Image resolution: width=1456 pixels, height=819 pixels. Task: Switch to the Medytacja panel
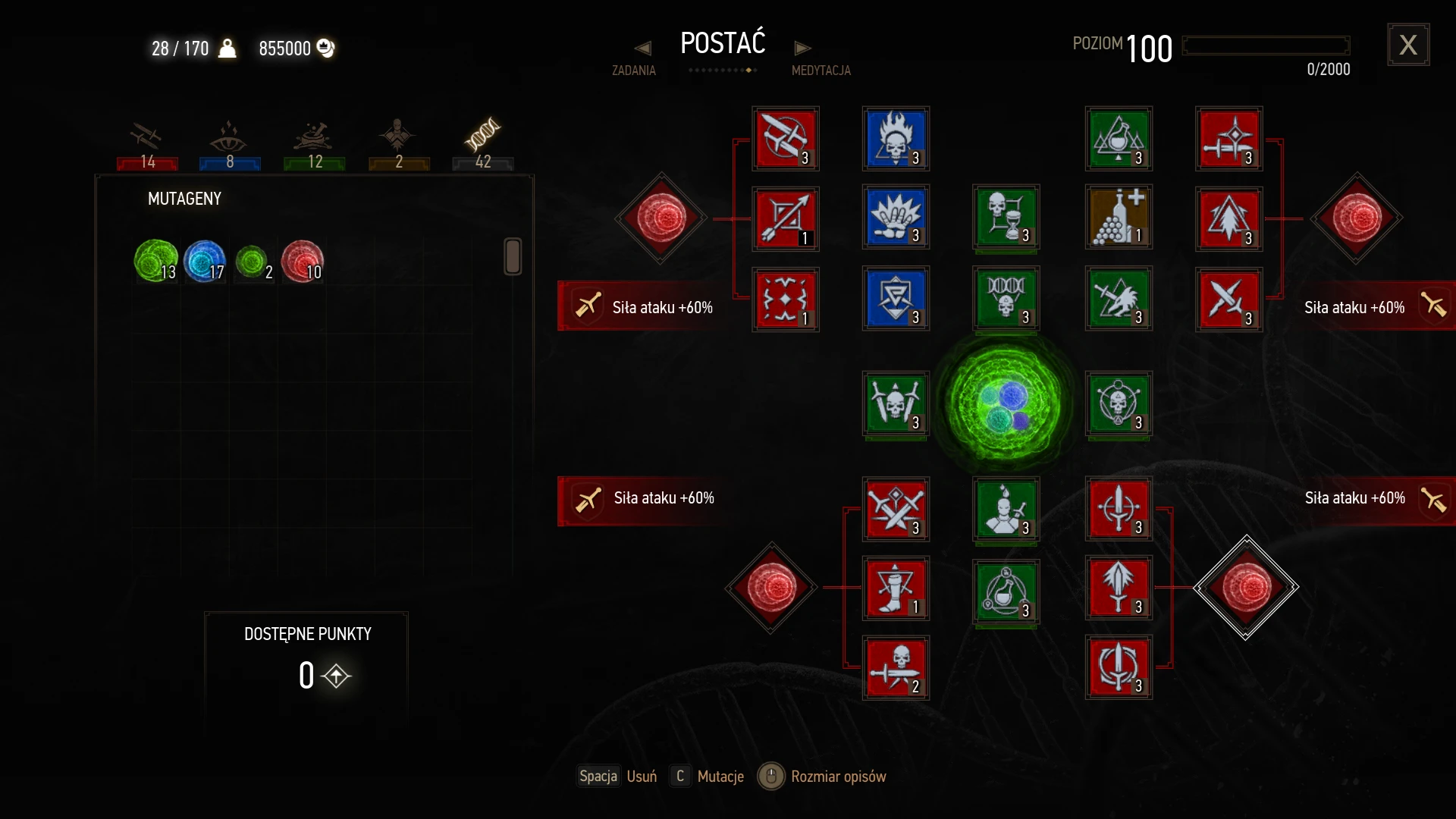pyautogui.click(x=820, y=61)
